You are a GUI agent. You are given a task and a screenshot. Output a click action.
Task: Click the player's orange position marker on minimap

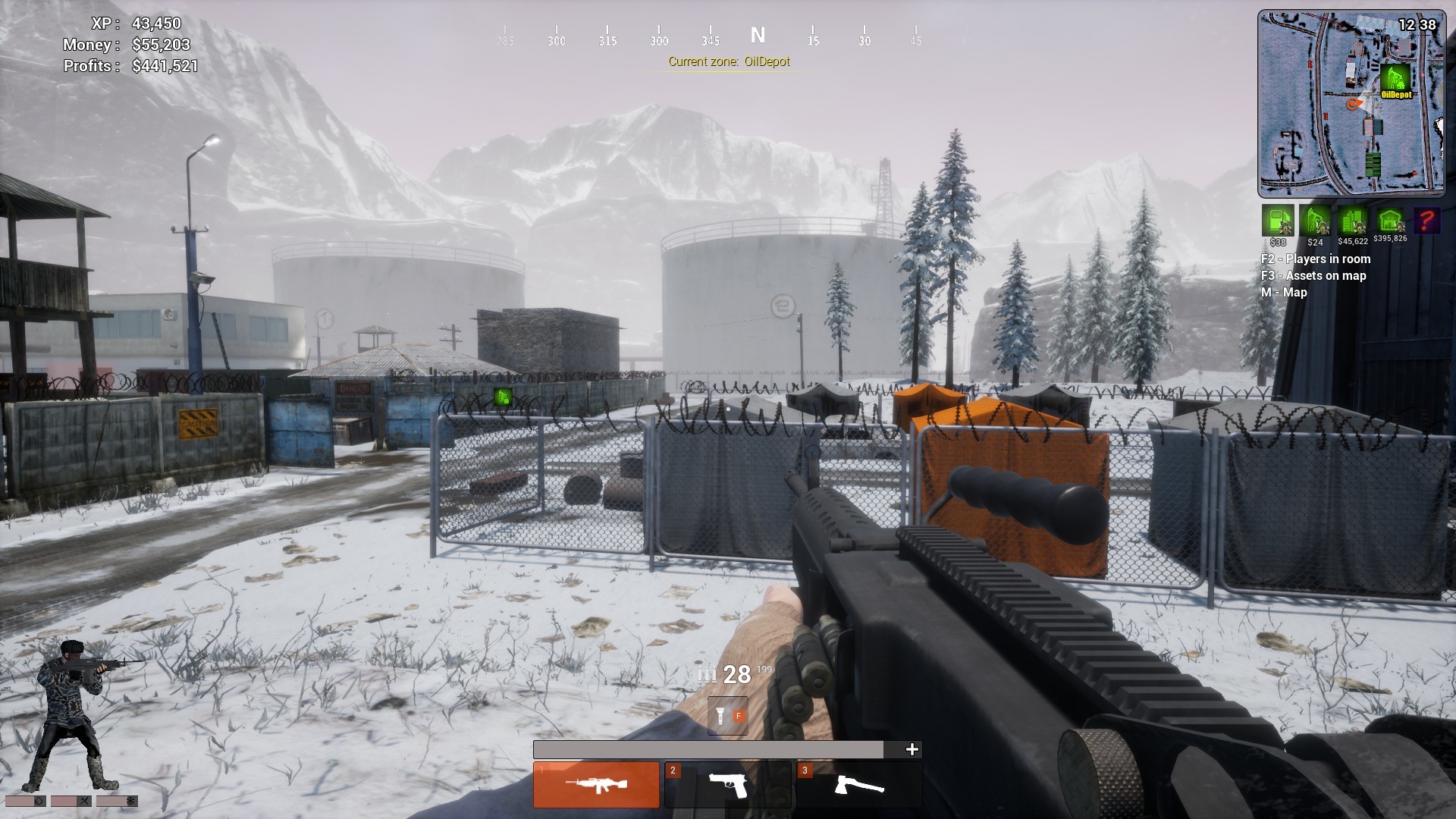(1352, 104)
